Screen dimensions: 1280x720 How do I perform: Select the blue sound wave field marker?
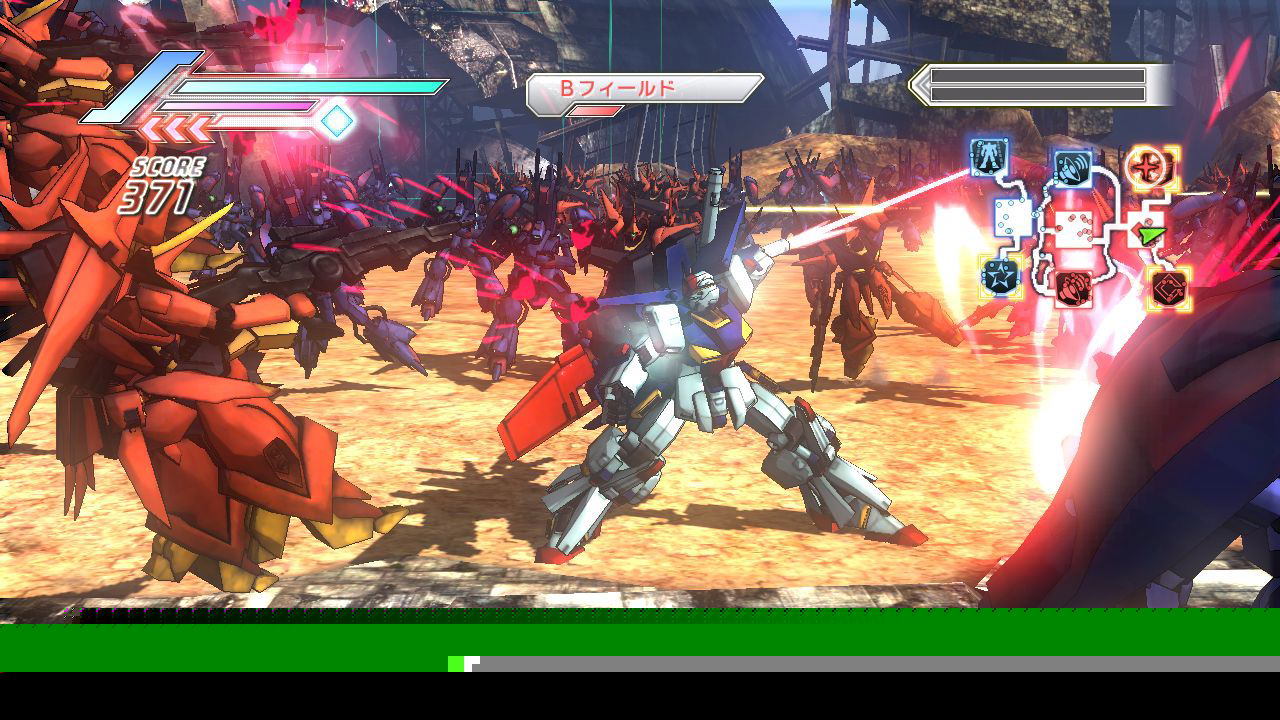1072,166
